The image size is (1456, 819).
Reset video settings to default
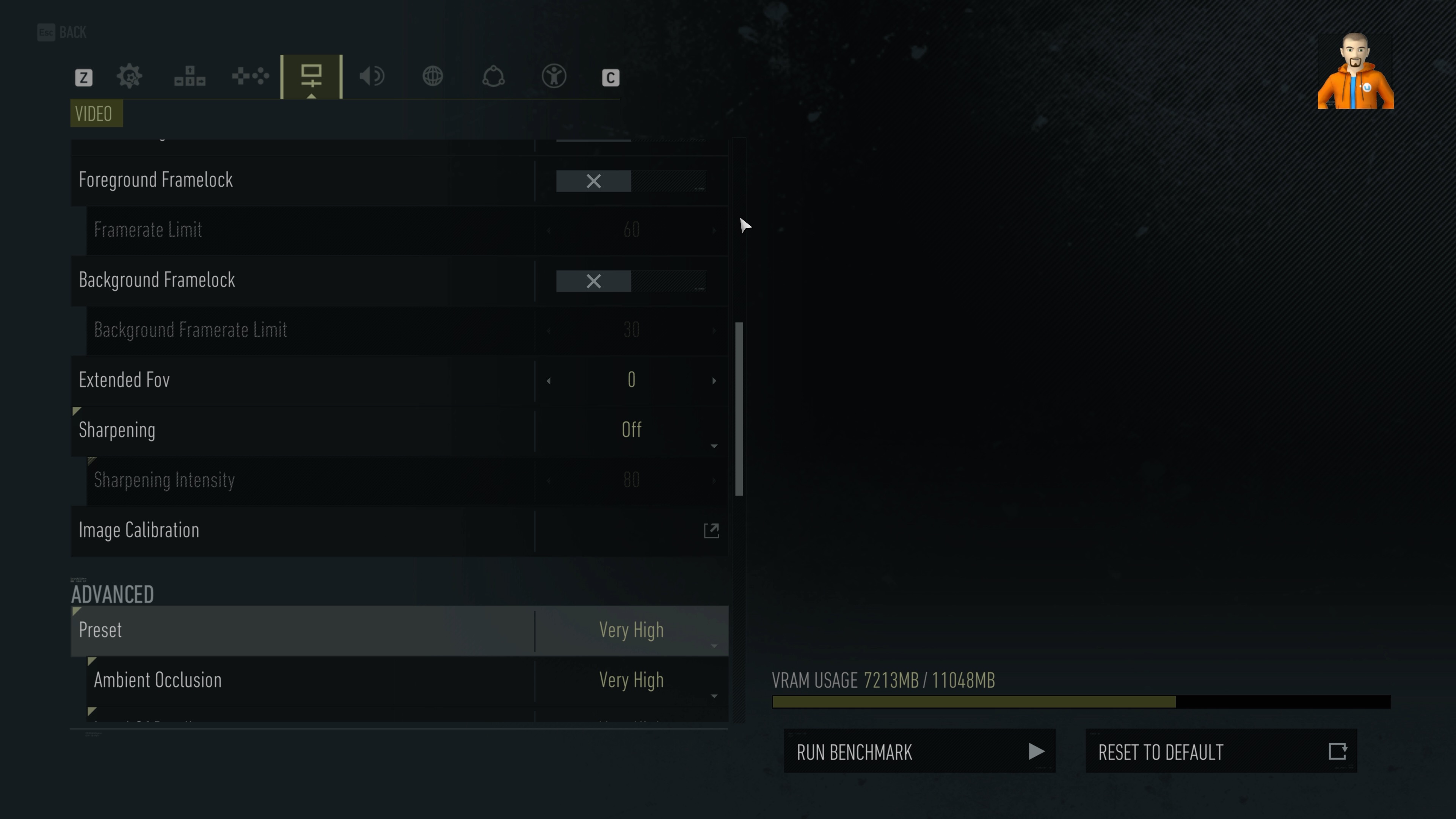tap(1221, 751)
